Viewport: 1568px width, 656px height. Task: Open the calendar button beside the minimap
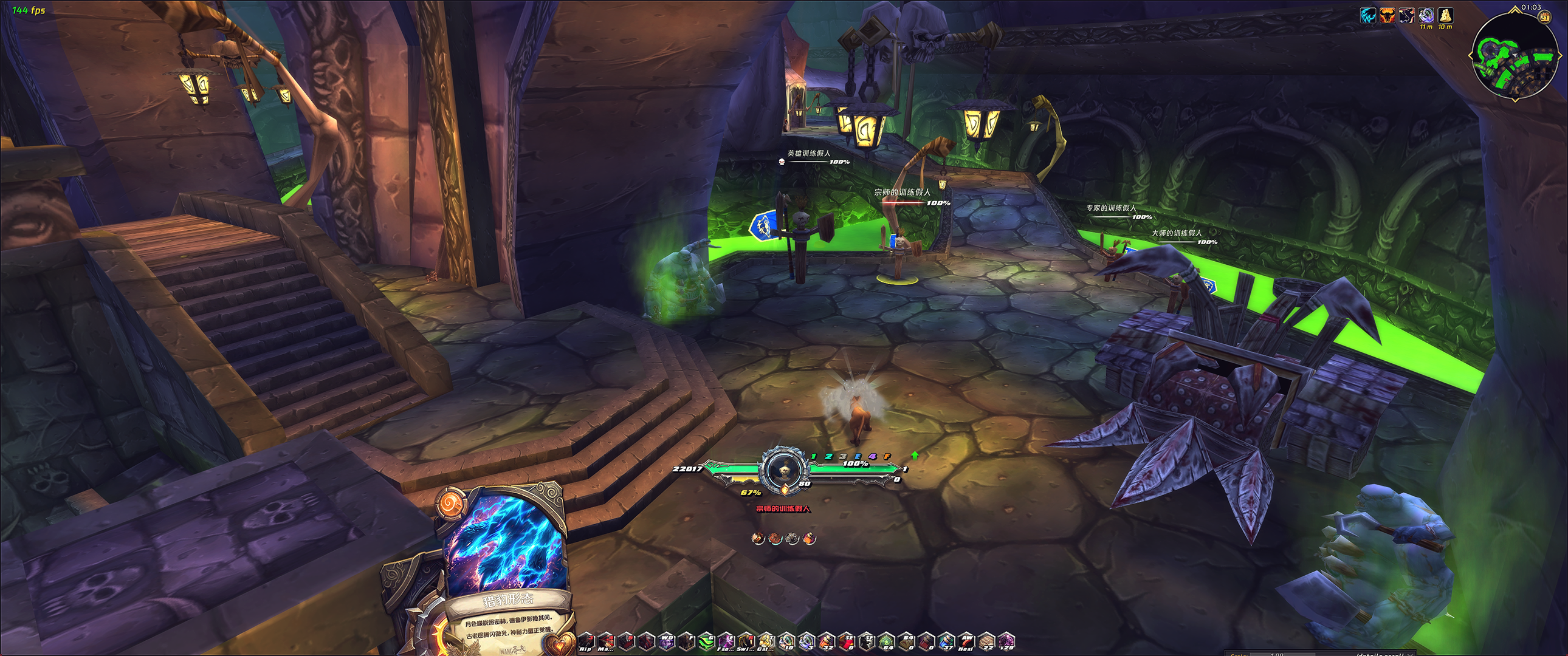point(1545,17)
